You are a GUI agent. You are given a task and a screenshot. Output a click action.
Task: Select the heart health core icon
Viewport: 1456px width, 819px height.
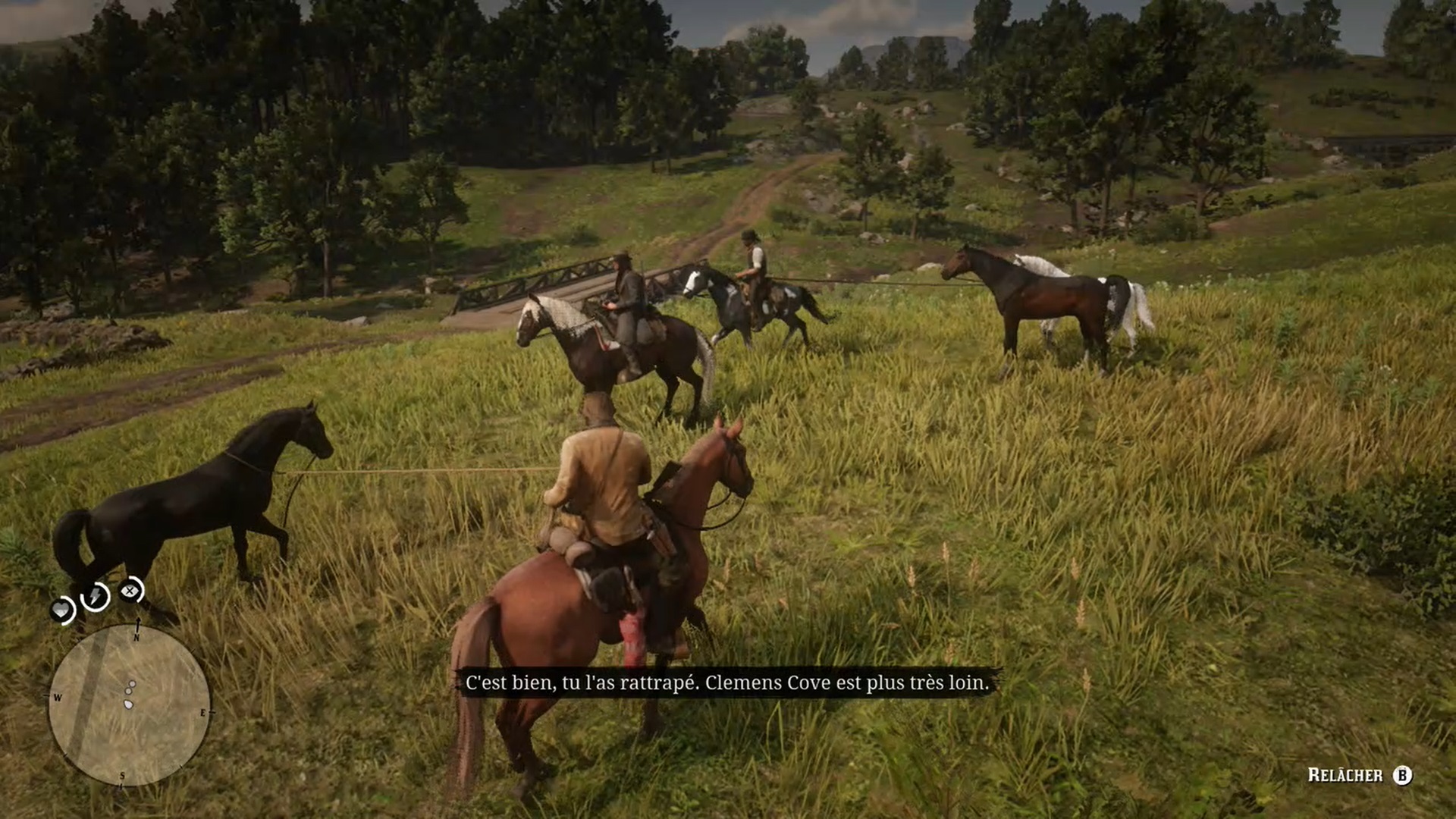(62, 610)
